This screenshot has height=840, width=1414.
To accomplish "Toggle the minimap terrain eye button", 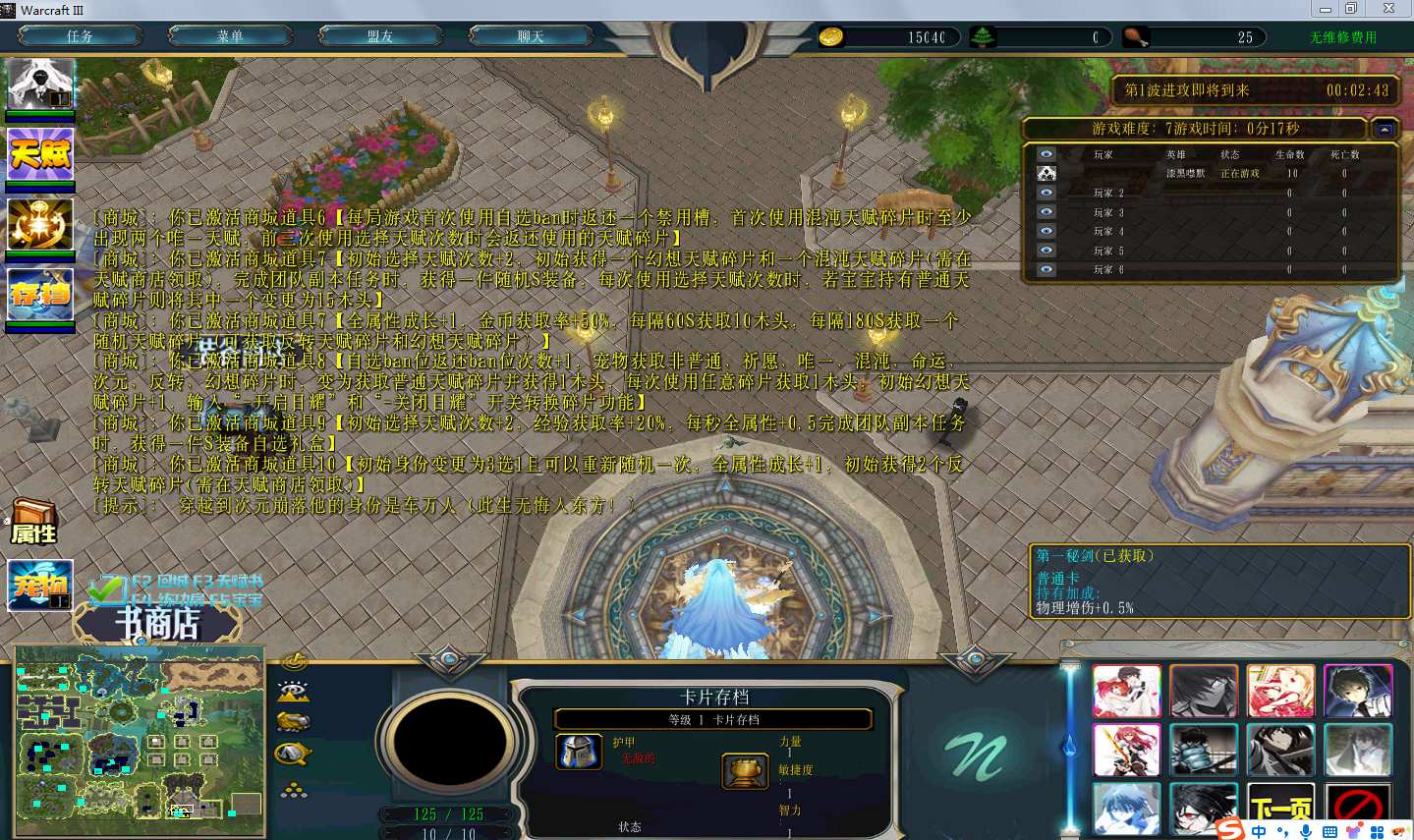I will coord(294,691).
